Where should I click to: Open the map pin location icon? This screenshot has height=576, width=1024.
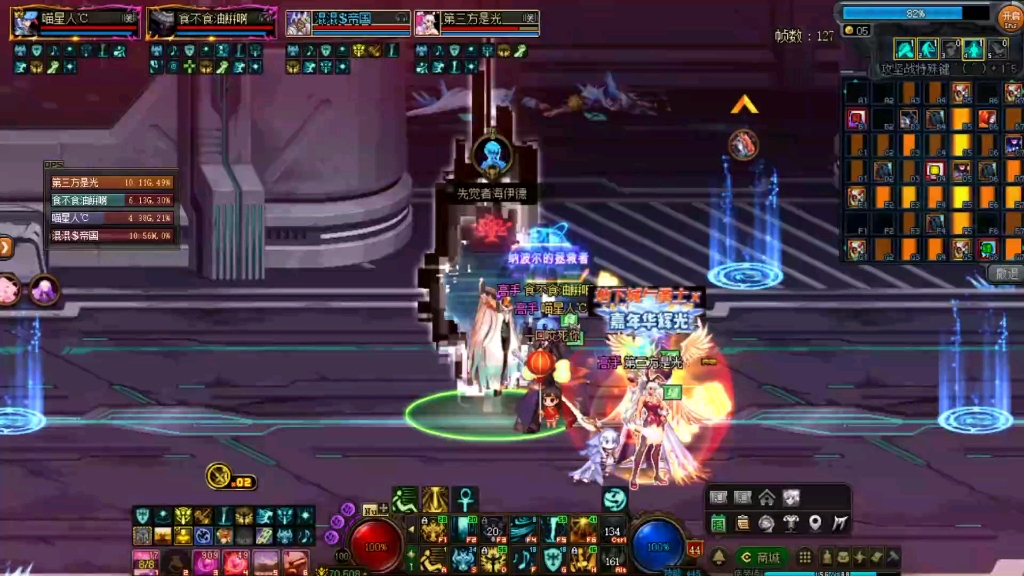tap(816, 522)
